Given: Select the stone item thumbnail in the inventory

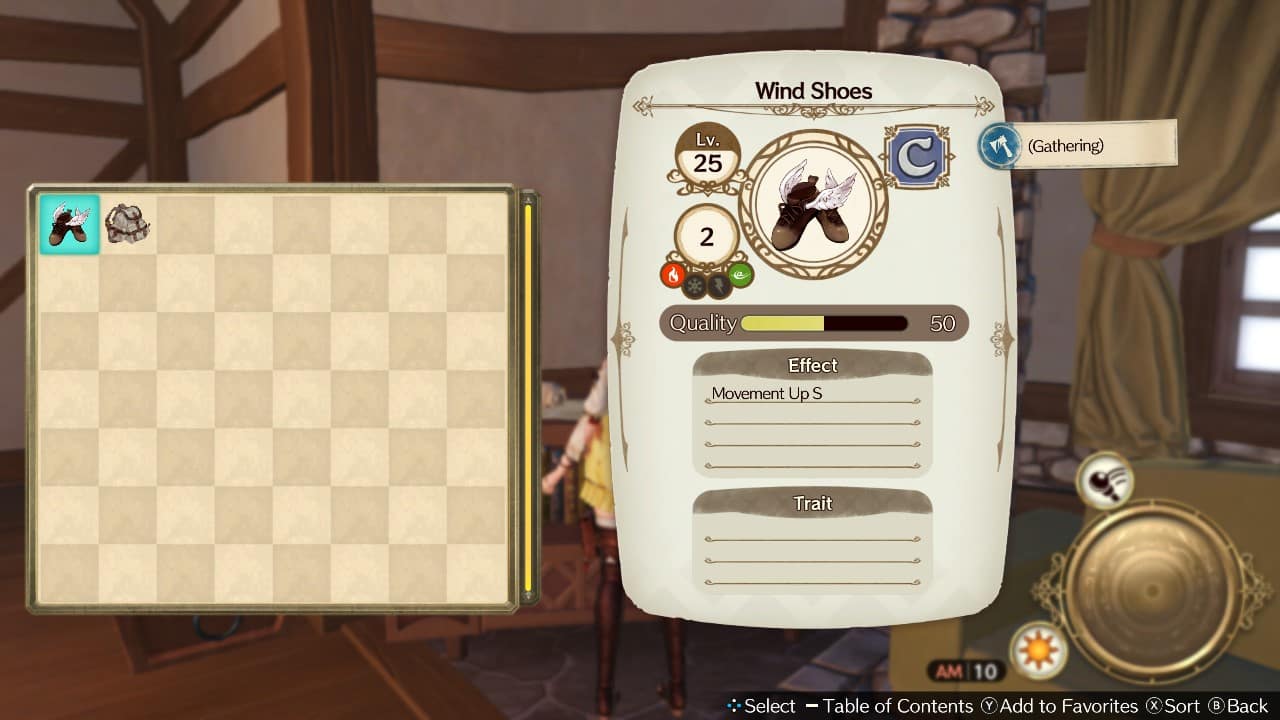Looking at the screenshot, I should [x=128, y=223].
